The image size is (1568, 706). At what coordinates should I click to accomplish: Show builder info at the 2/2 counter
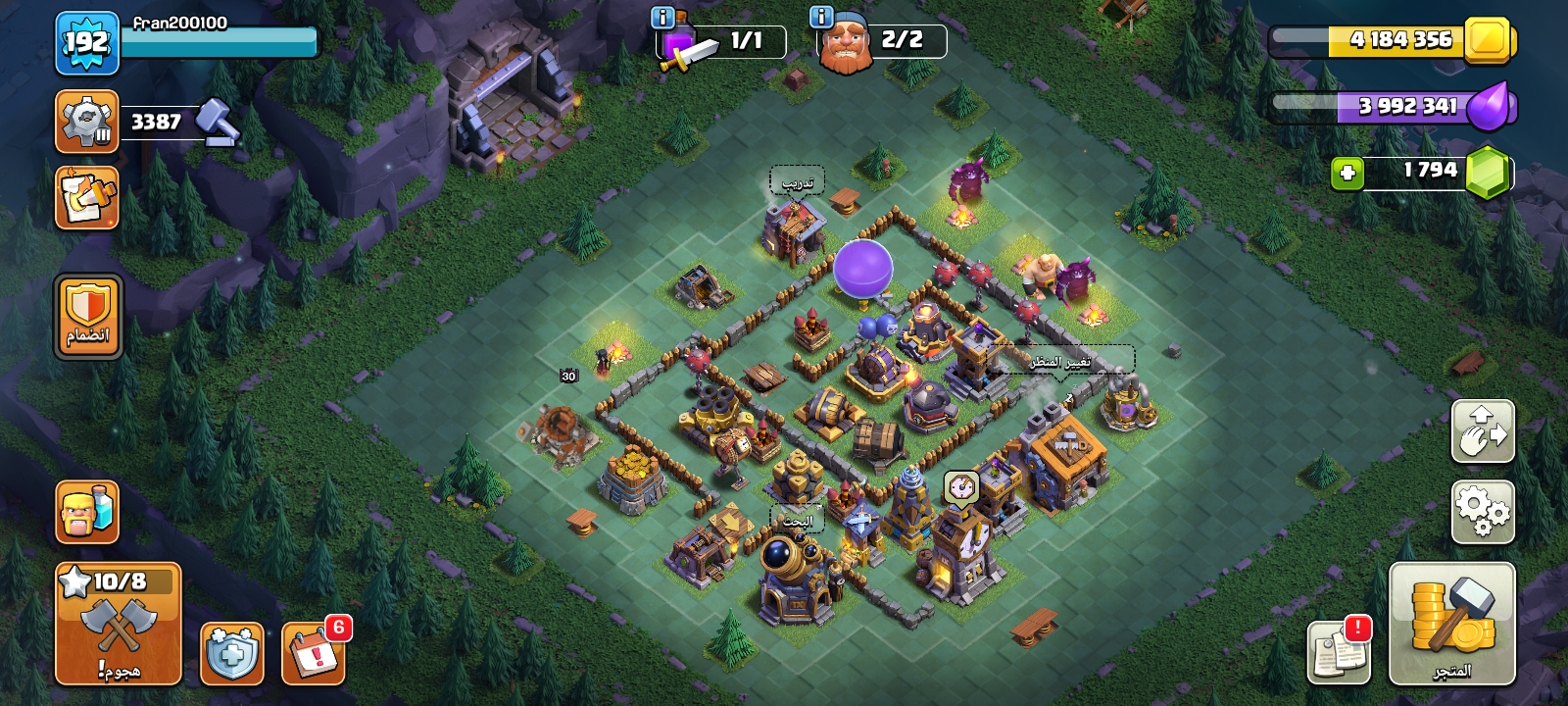pos(821,18)
